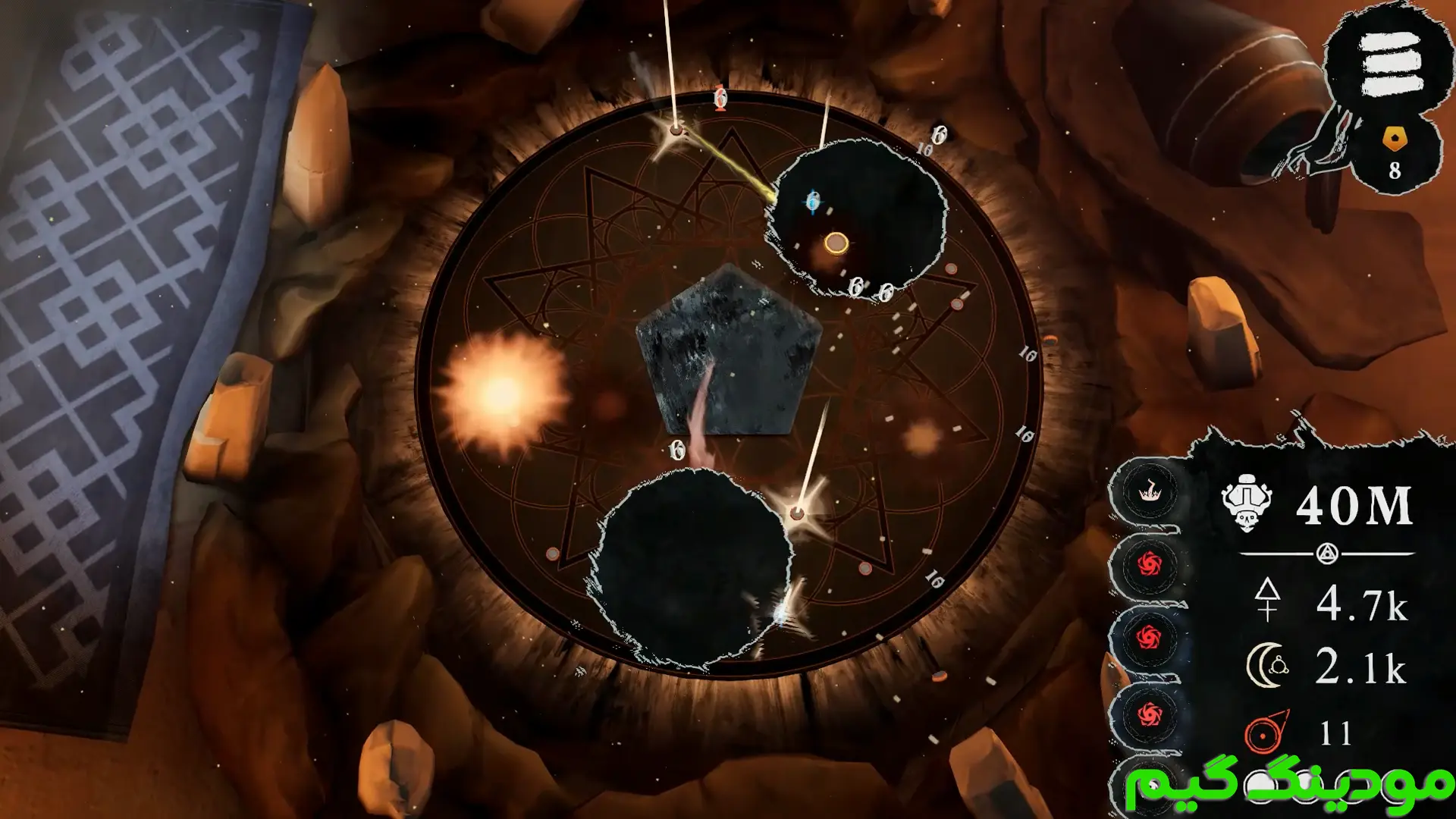This screenshot has height=819, width=1456.
Task: Click the gold pentagon token icon
Action: [x=1395, y=139]
